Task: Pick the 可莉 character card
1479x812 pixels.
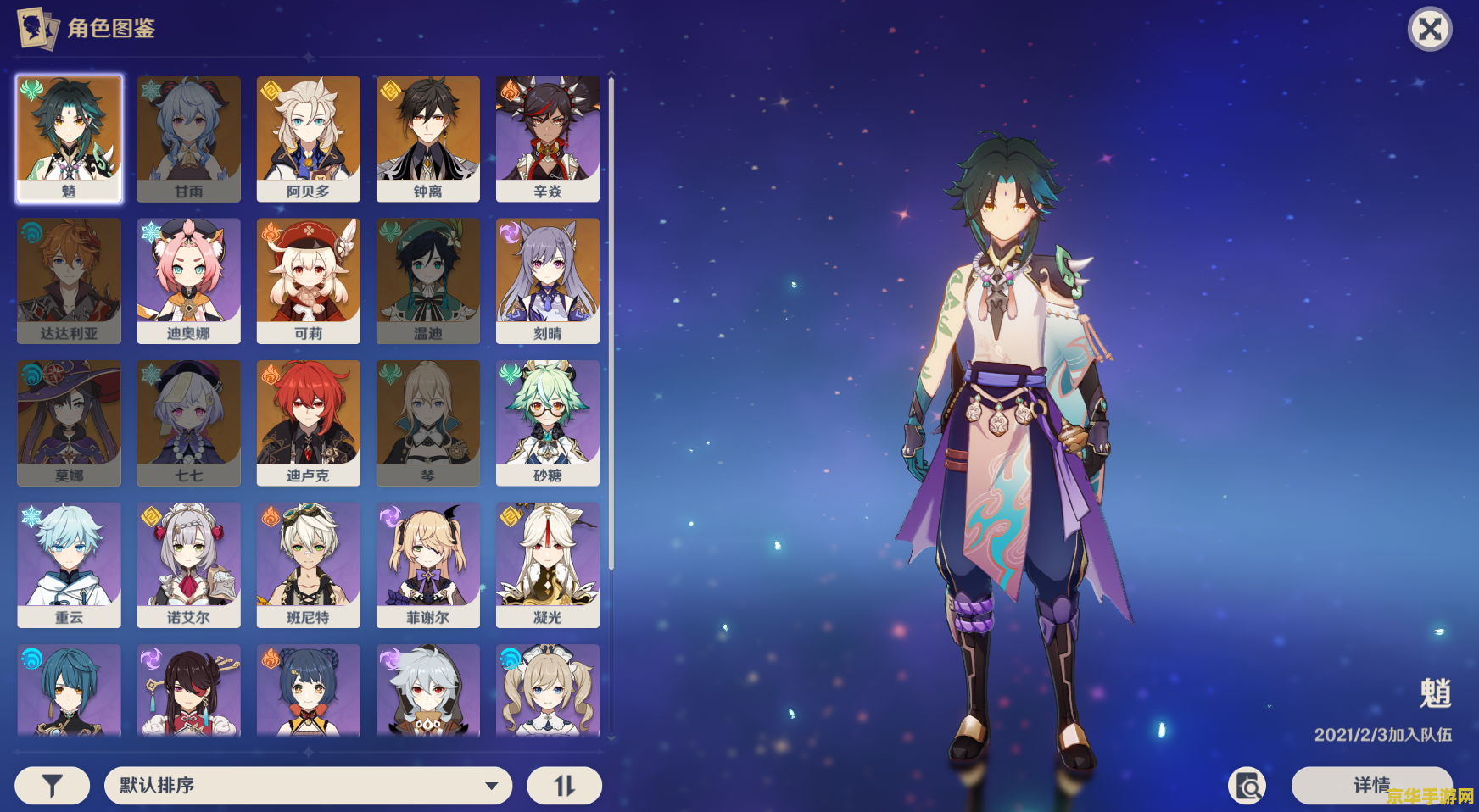Action: coord(308,281)
